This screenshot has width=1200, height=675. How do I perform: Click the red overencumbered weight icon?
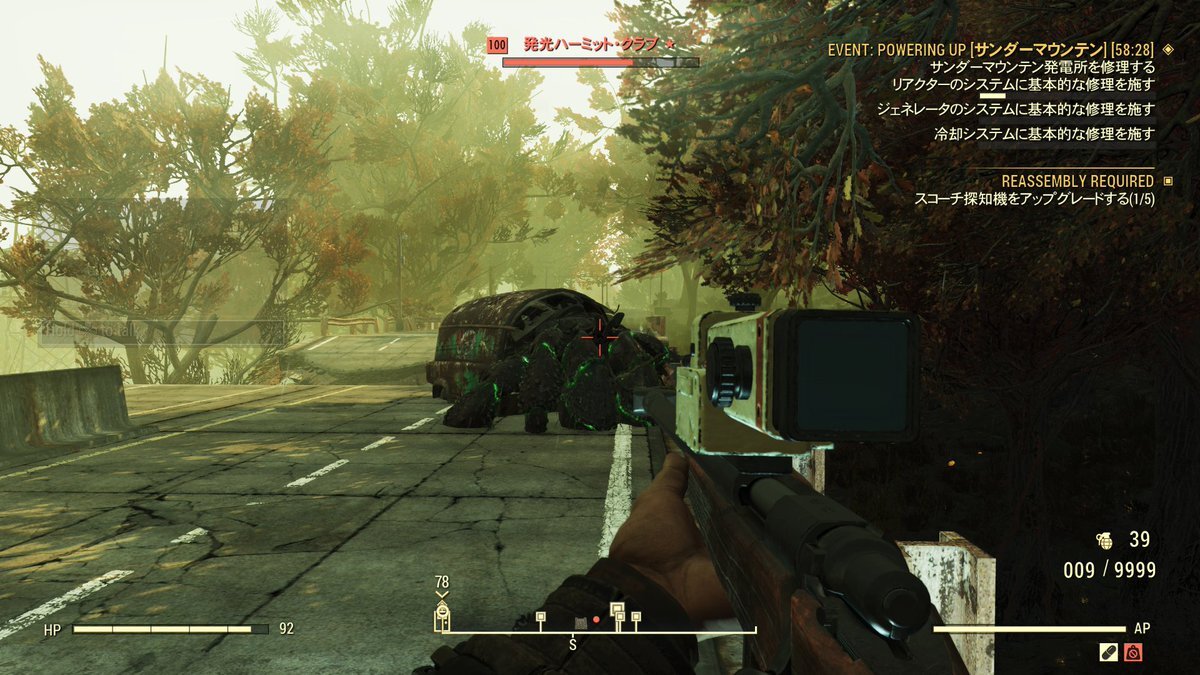point(1133,652)
